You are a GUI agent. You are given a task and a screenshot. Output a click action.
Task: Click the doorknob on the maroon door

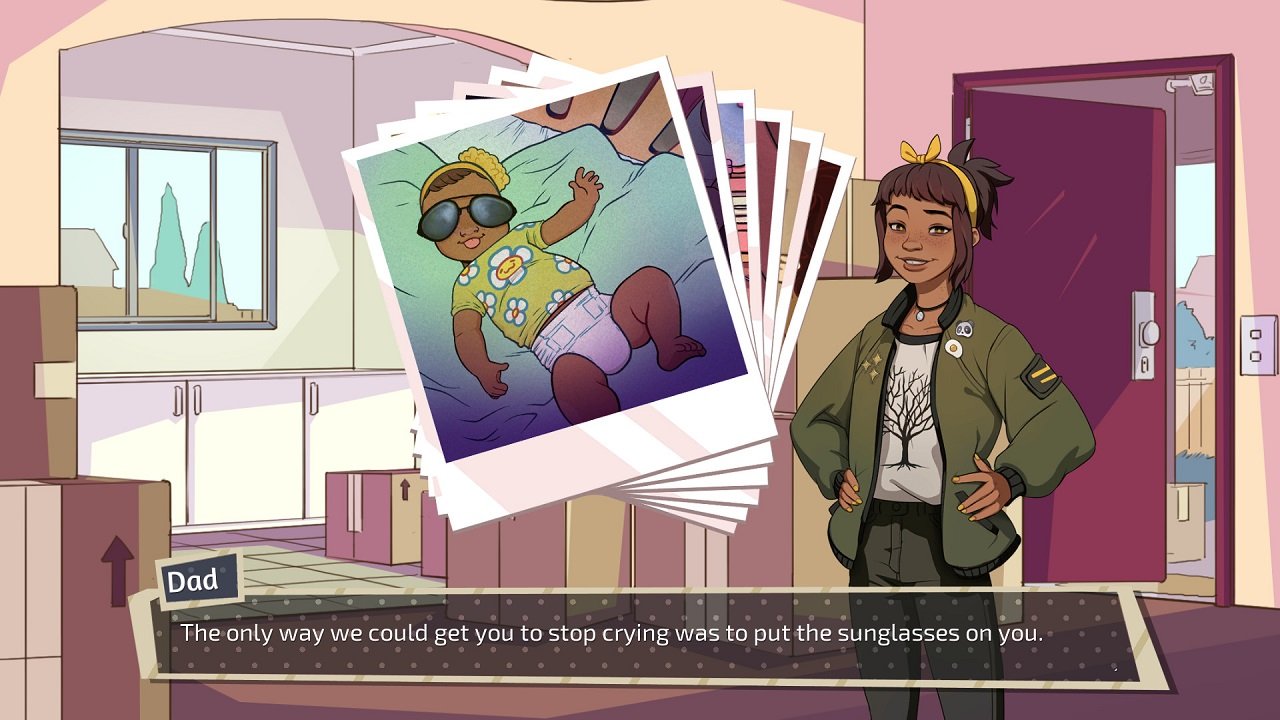pos(1150,334)
